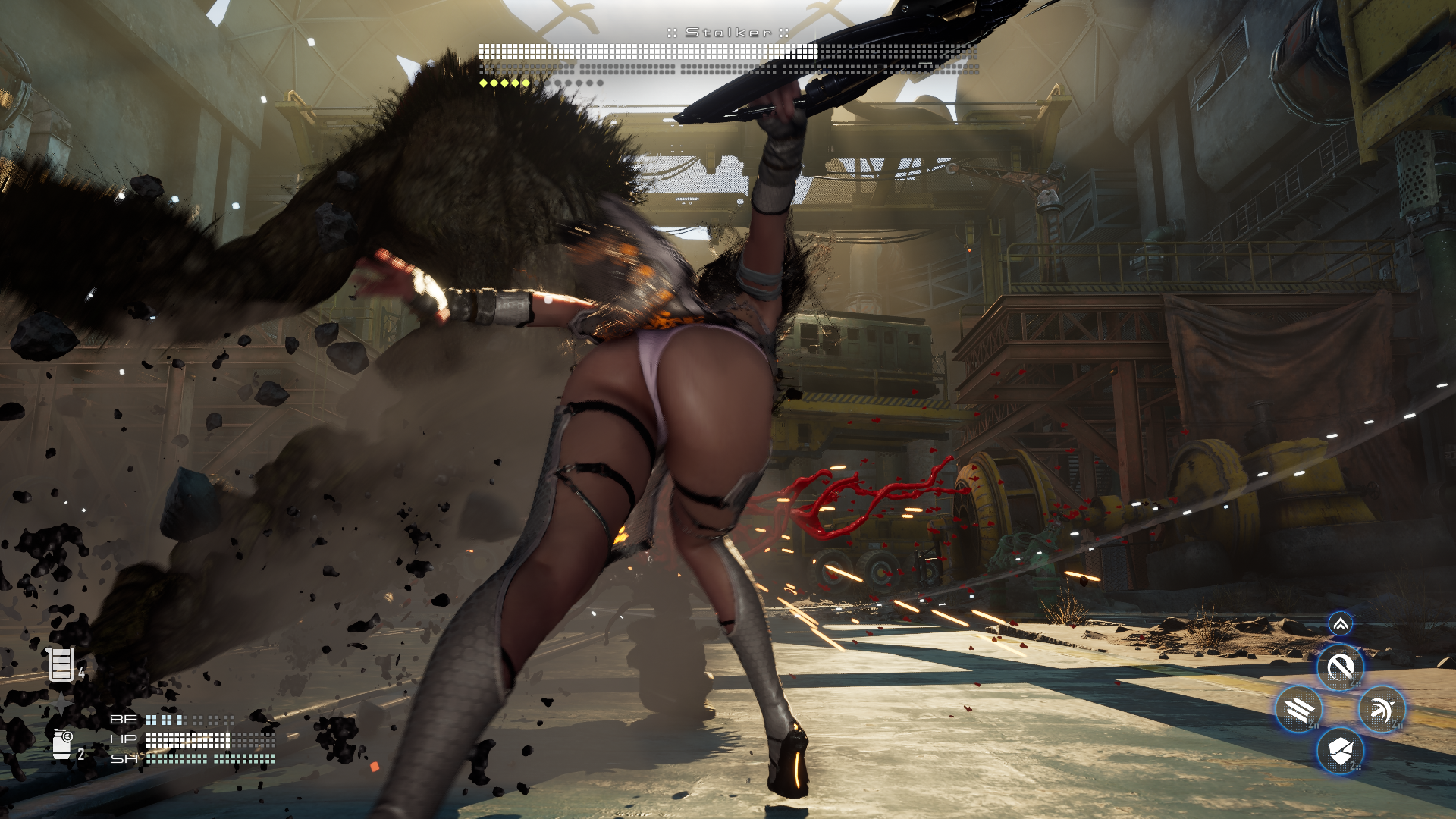Toggle the last lit BE energy segment
This screenshot has width=1456, height=819.
pos(180,720)
